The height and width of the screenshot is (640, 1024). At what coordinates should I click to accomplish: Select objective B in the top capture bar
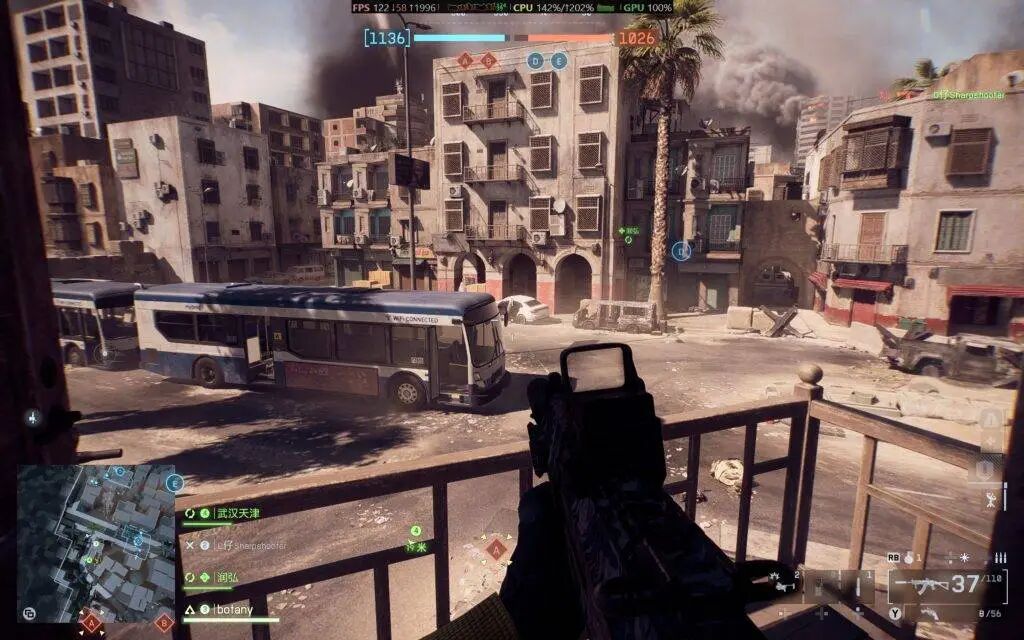pos(488,61)
